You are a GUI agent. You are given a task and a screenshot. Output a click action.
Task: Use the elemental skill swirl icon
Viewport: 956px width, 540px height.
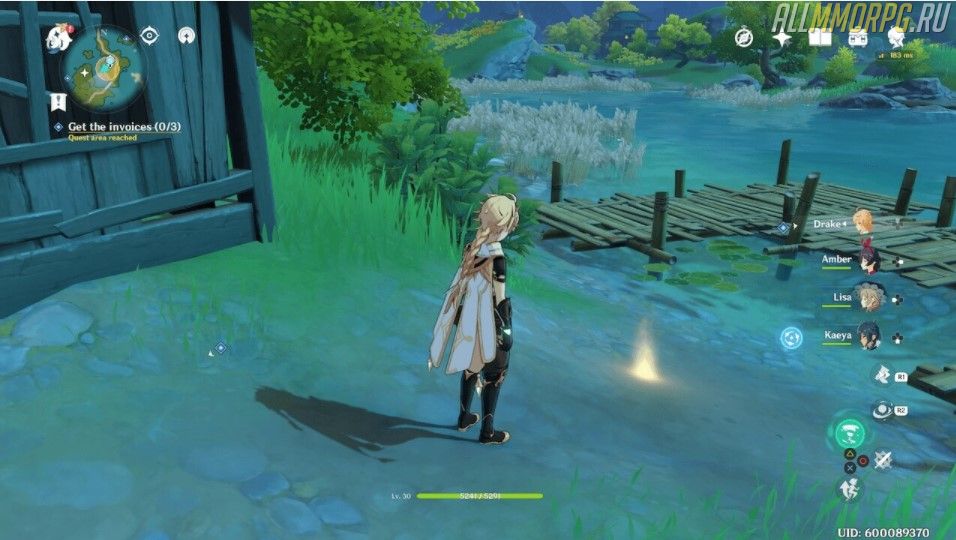point(882,410)
